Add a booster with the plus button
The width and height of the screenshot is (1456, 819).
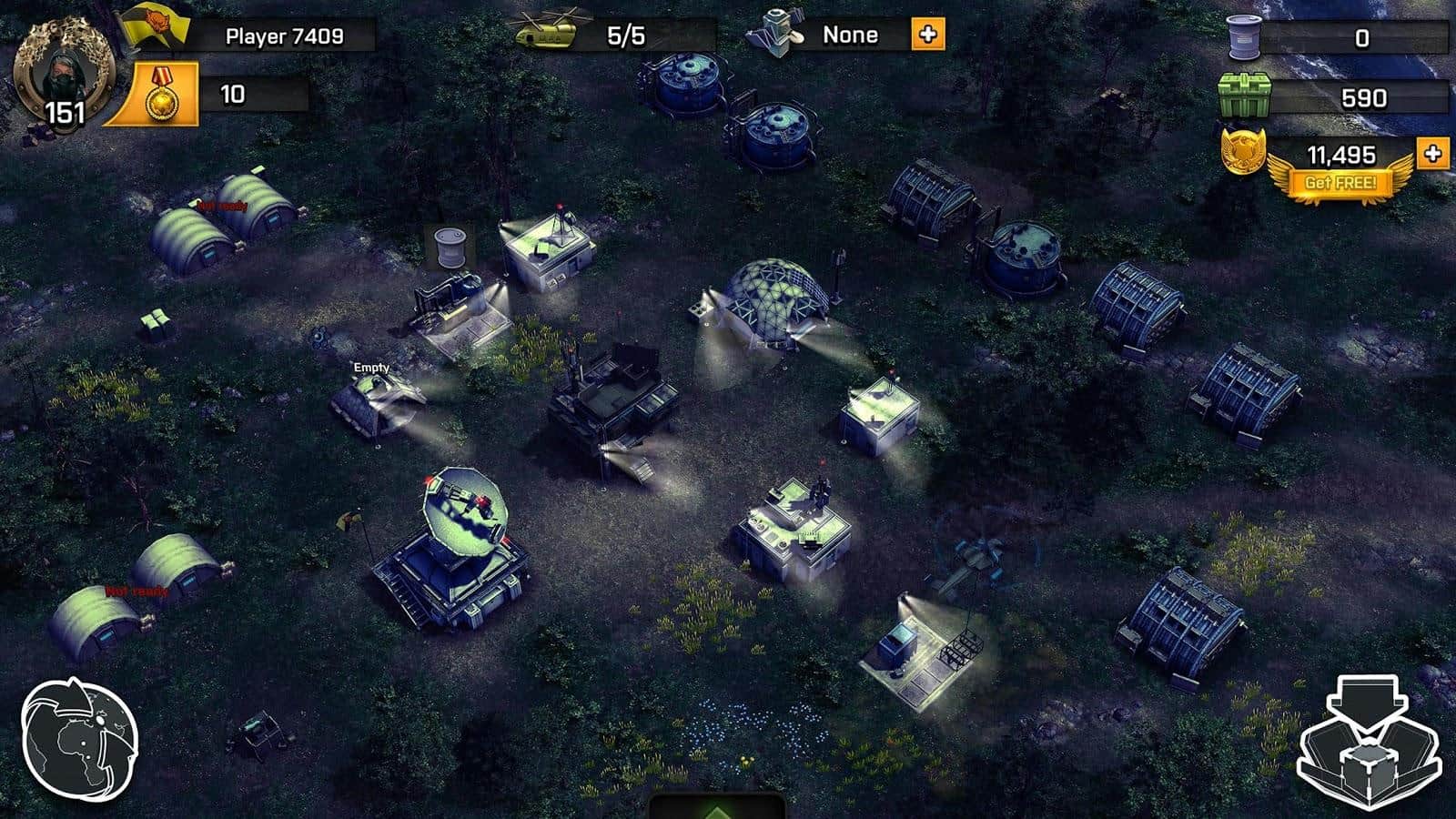[928, 35]
